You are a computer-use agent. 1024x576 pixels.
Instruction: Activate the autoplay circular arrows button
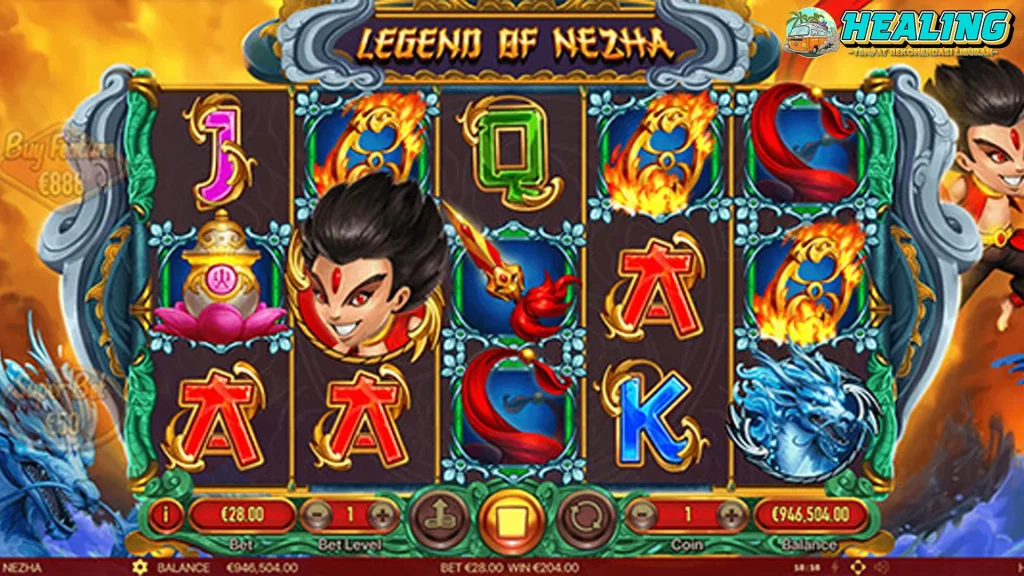click(x=585, y=518)
